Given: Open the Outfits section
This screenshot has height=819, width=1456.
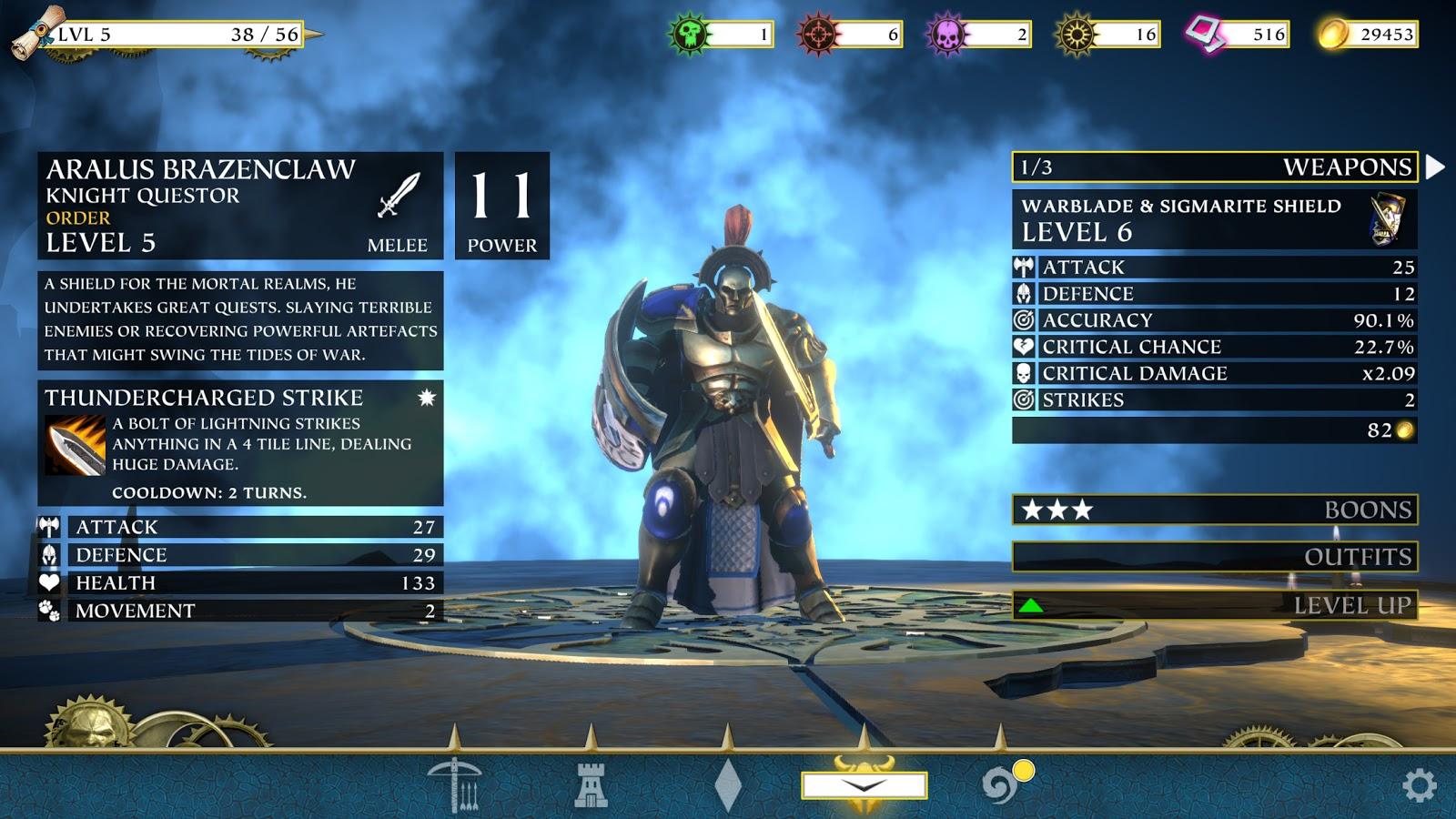Looking at the screenshot, I should (x=1214, y=556).
